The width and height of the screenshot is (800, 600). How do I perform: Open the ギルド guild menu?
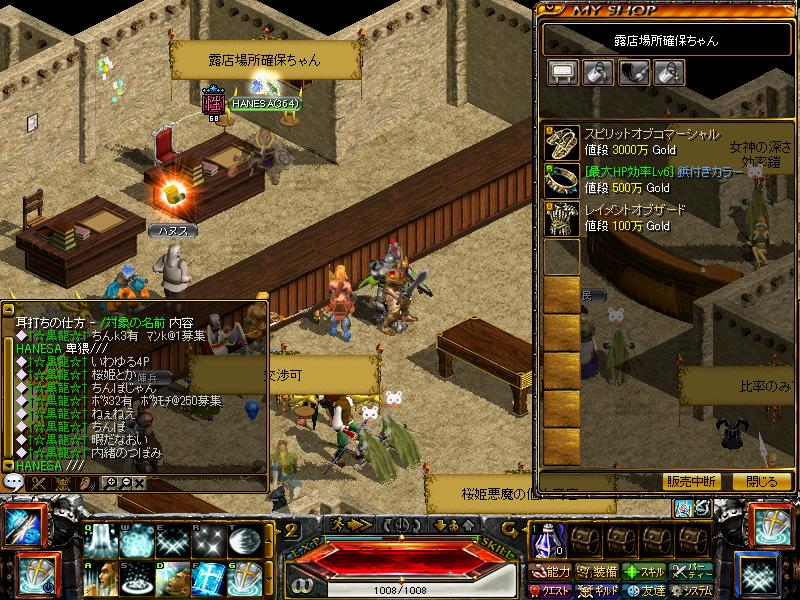(598, 590)
